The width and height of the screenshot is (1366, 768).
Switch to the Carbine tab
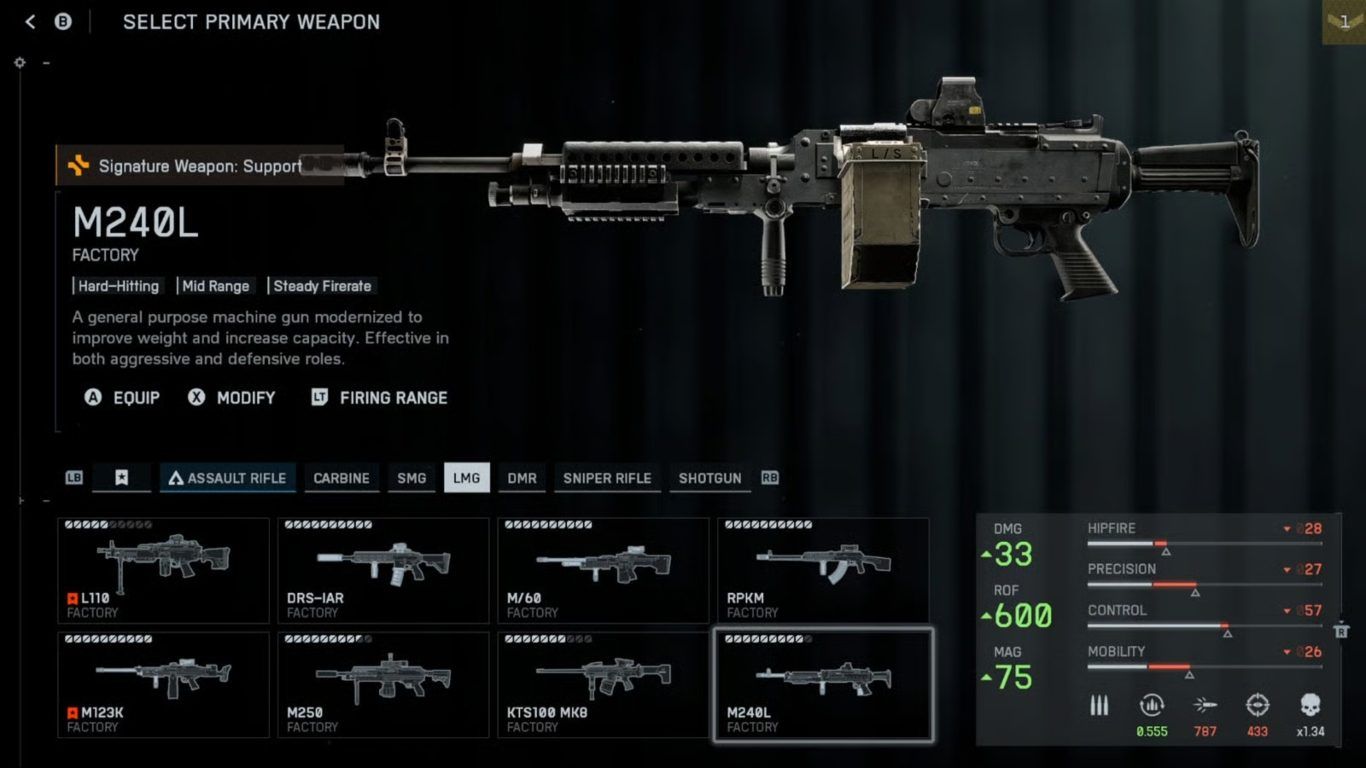click(341, 478)
